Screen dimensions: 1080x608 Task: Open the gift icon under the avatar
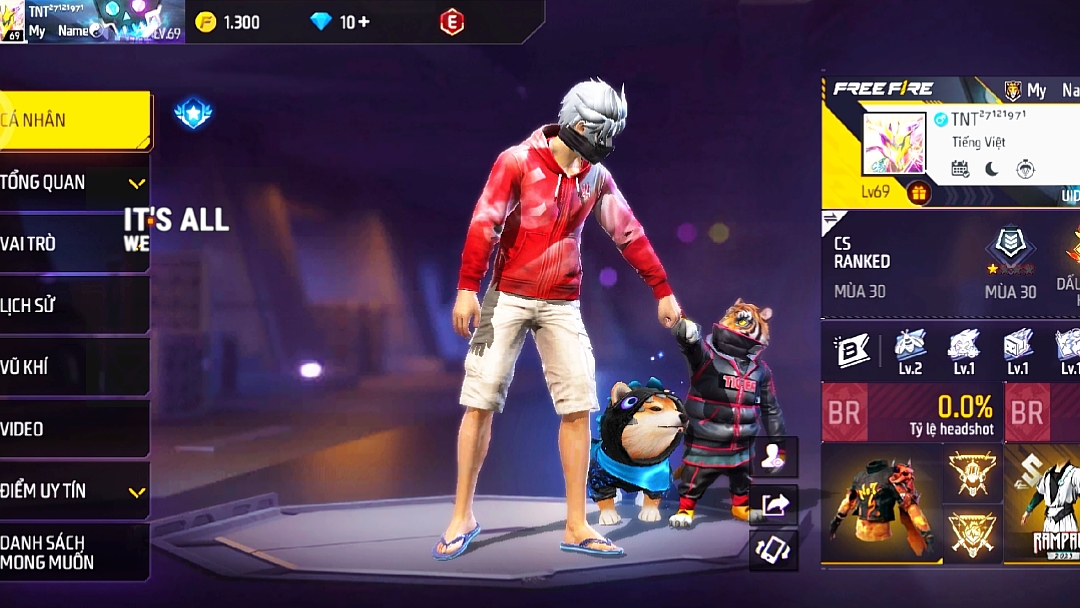tap(919, 191)
